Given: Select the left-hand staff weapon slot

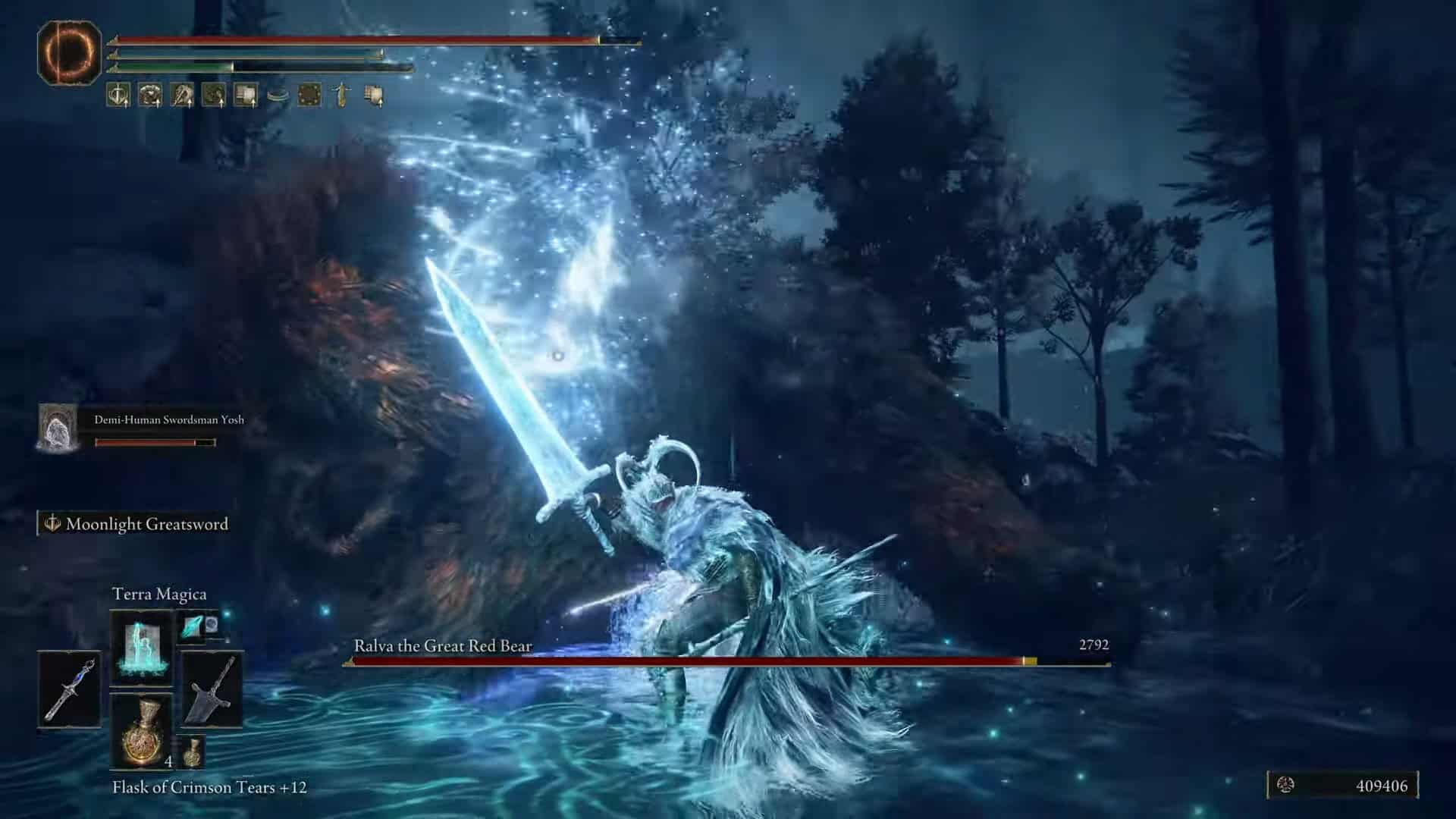Looking at the screenshot, I should coord(69,689).
